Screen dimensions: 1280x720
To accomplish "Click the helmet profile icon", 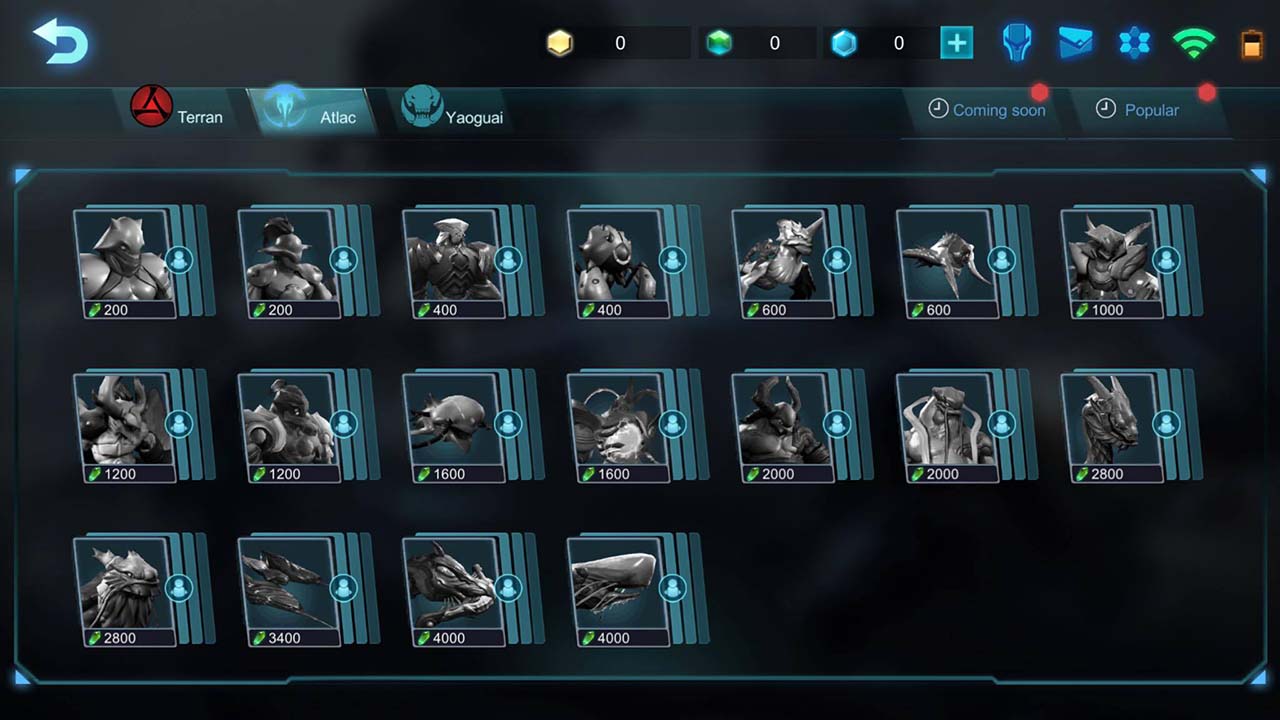I will (x=1016, y=42).
